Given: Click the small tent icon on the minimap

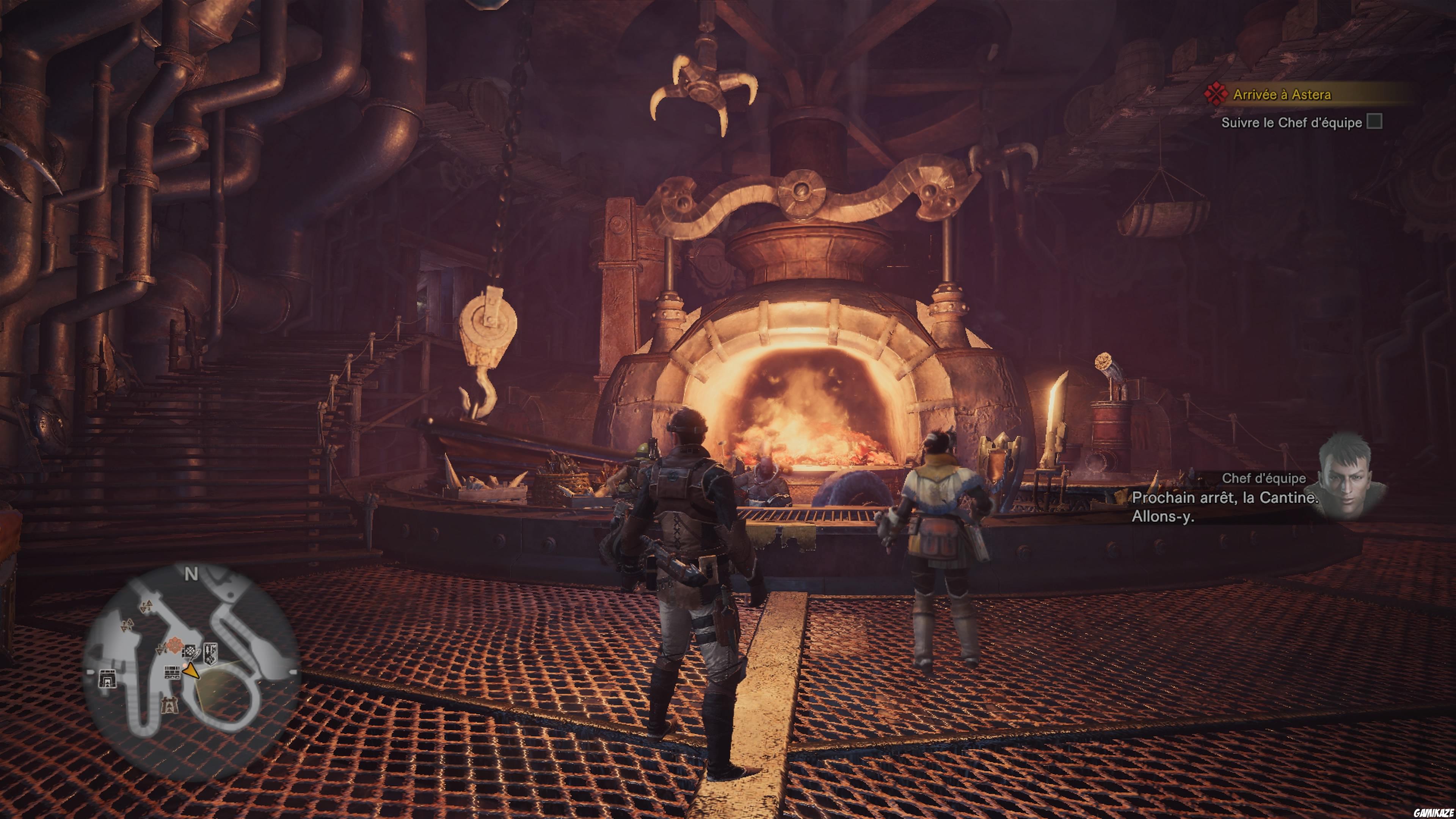Looking at the screenshot, I should [x=170, y=705].
